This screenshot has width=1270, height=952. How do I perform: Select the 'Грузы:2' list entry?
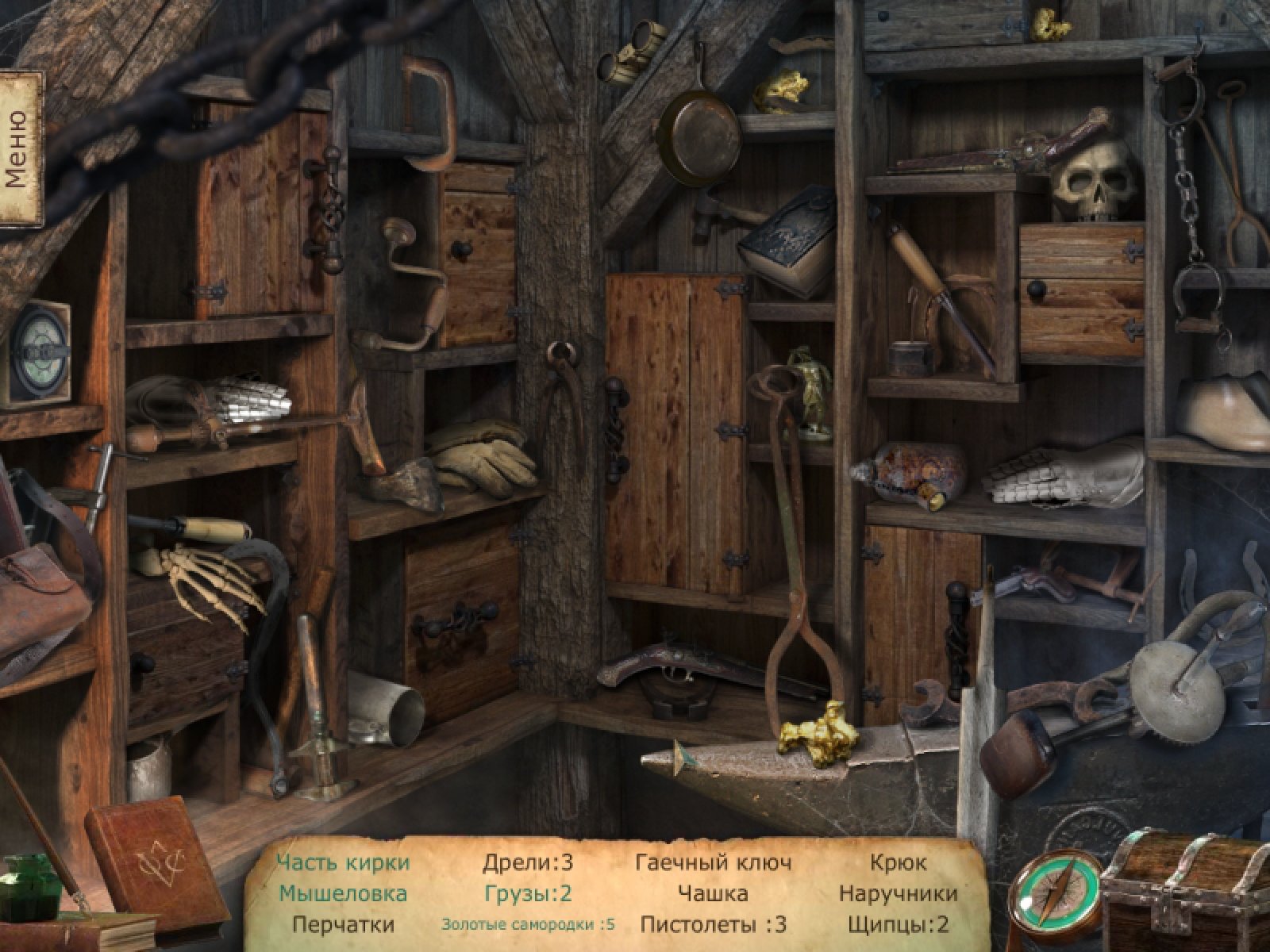pyautogui.click(x=528, y=894)
